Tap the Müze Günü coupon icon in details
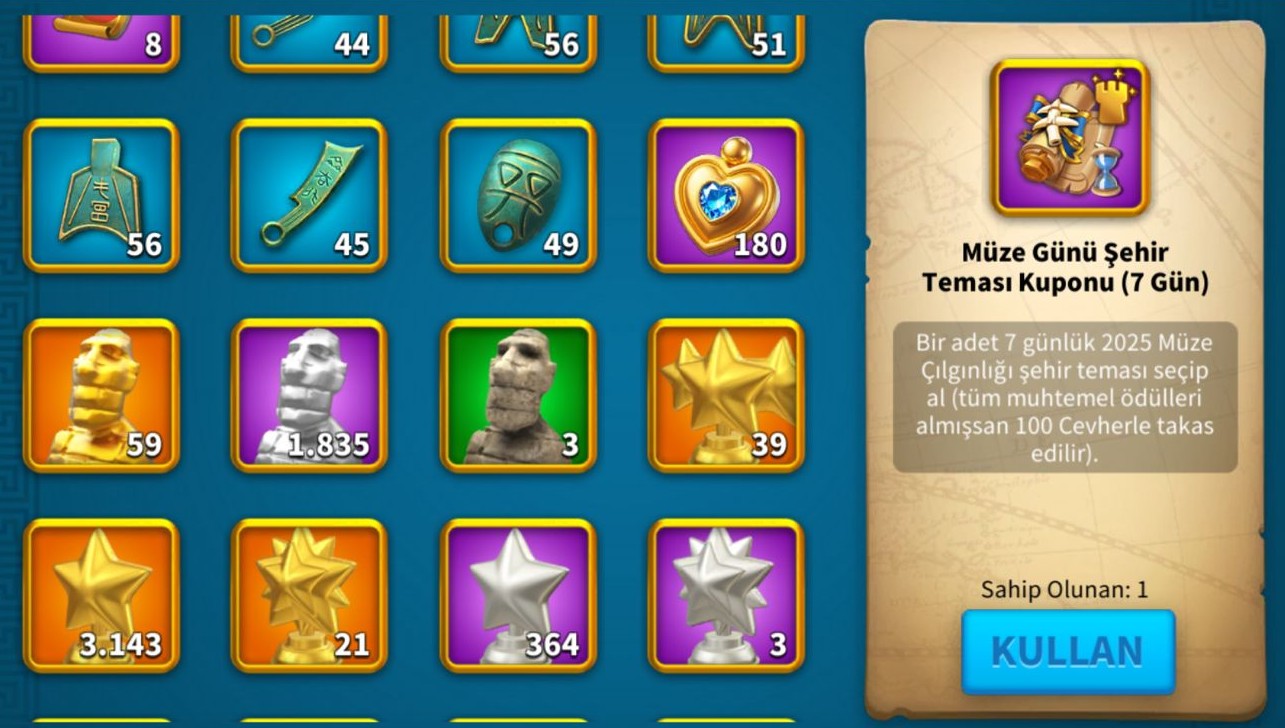 (x=1069, y=138)
